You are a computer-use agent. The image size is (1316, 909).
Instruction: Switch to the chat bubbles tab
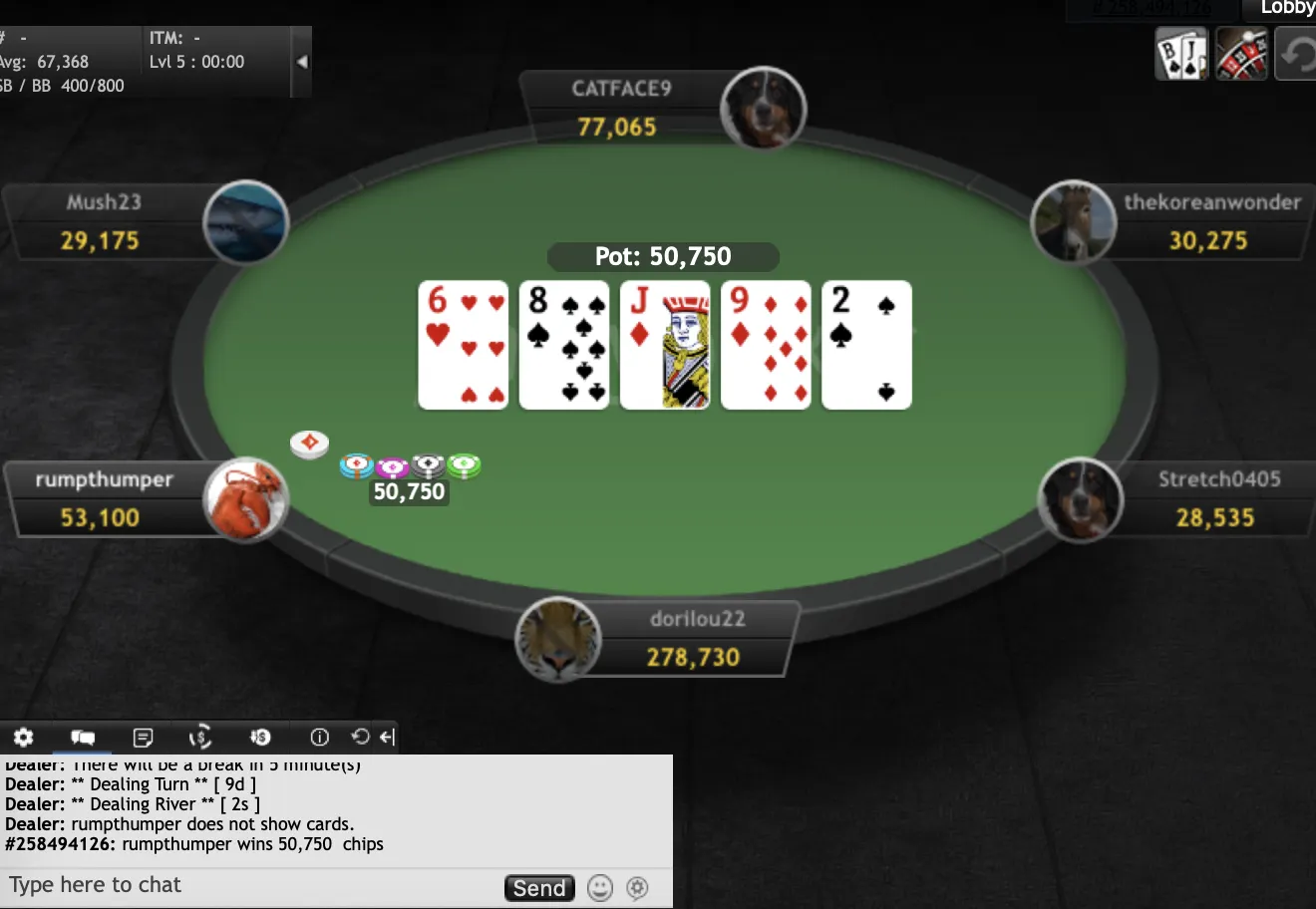[x=83, y=738]
